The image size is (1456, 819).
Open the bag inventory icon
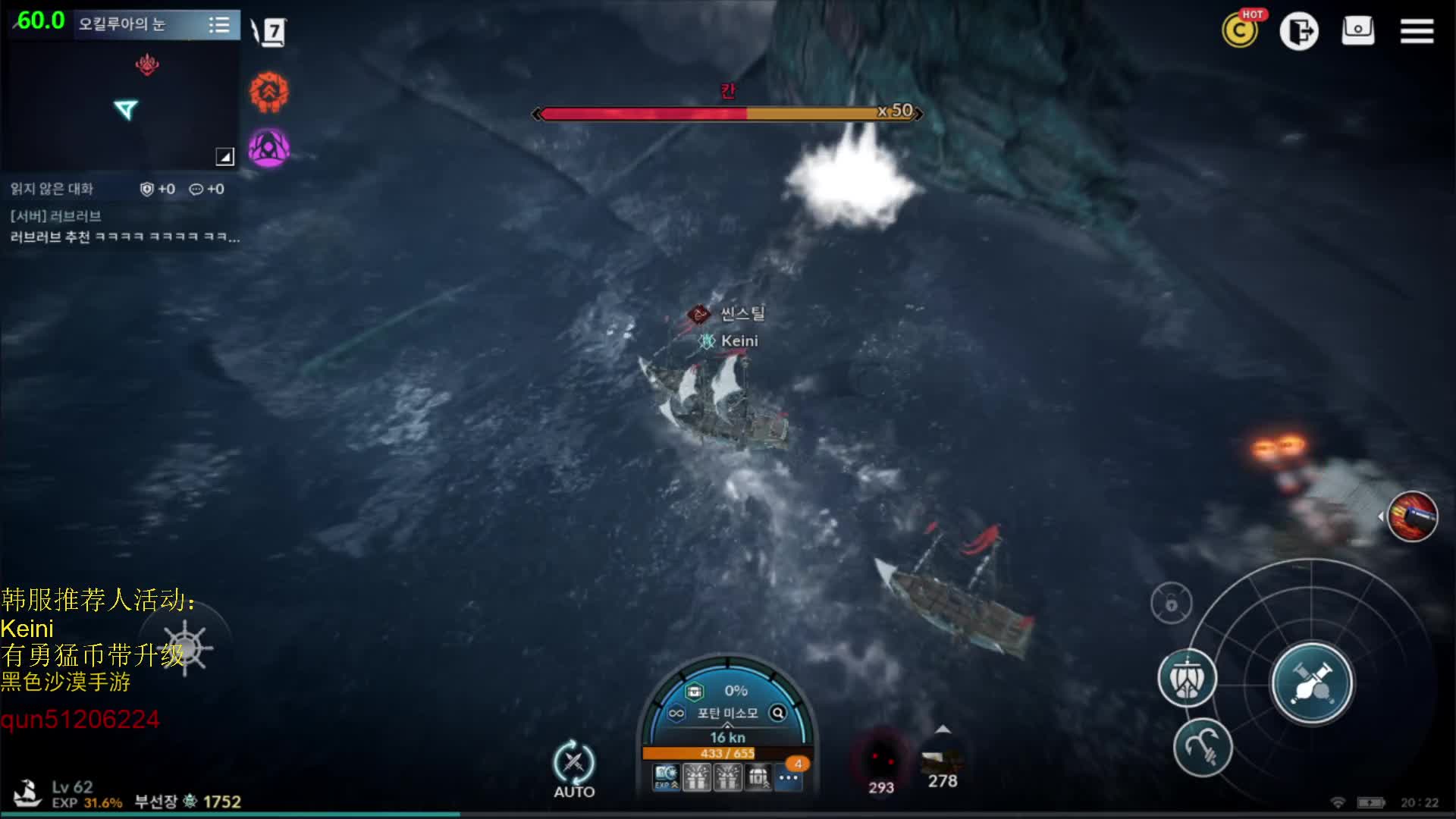coord(1357,31)
